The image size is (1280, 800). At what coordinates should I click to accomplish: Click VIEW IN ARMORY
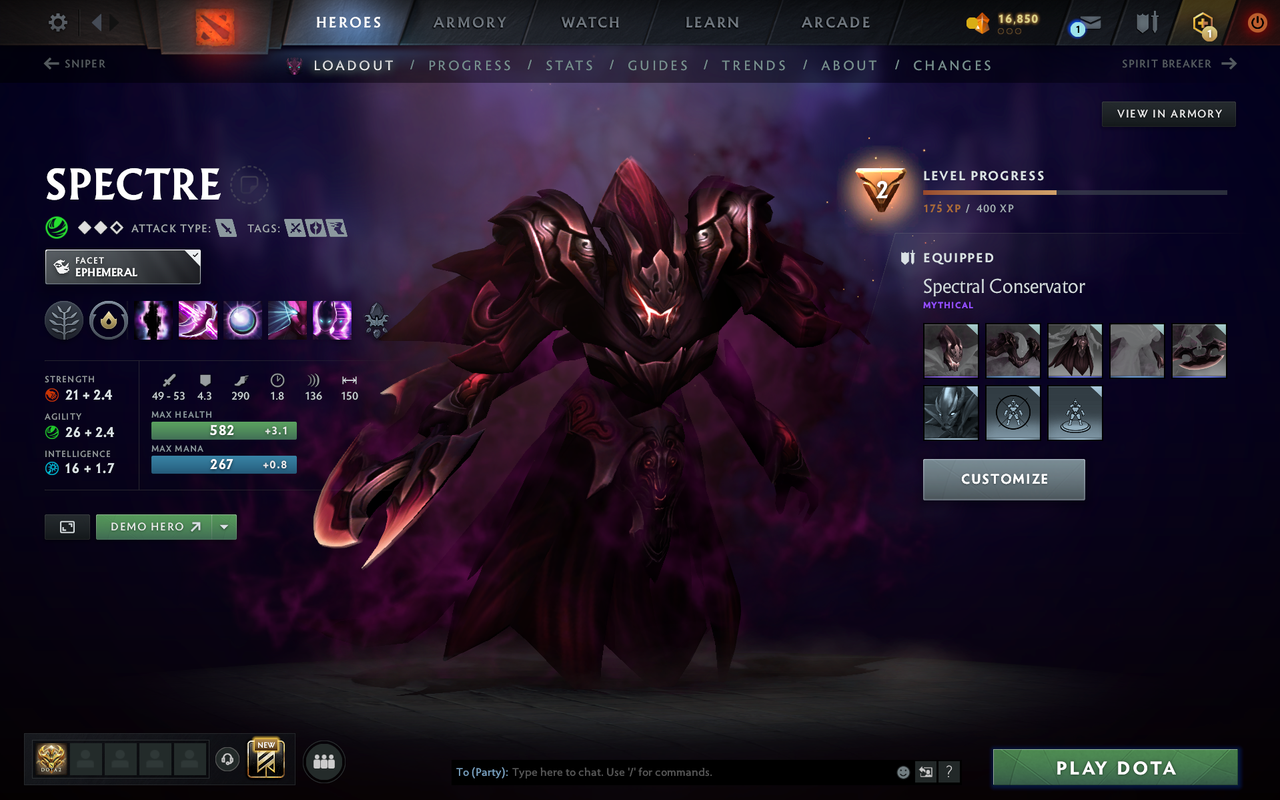pyautogui.click(x=1168, y=113)
